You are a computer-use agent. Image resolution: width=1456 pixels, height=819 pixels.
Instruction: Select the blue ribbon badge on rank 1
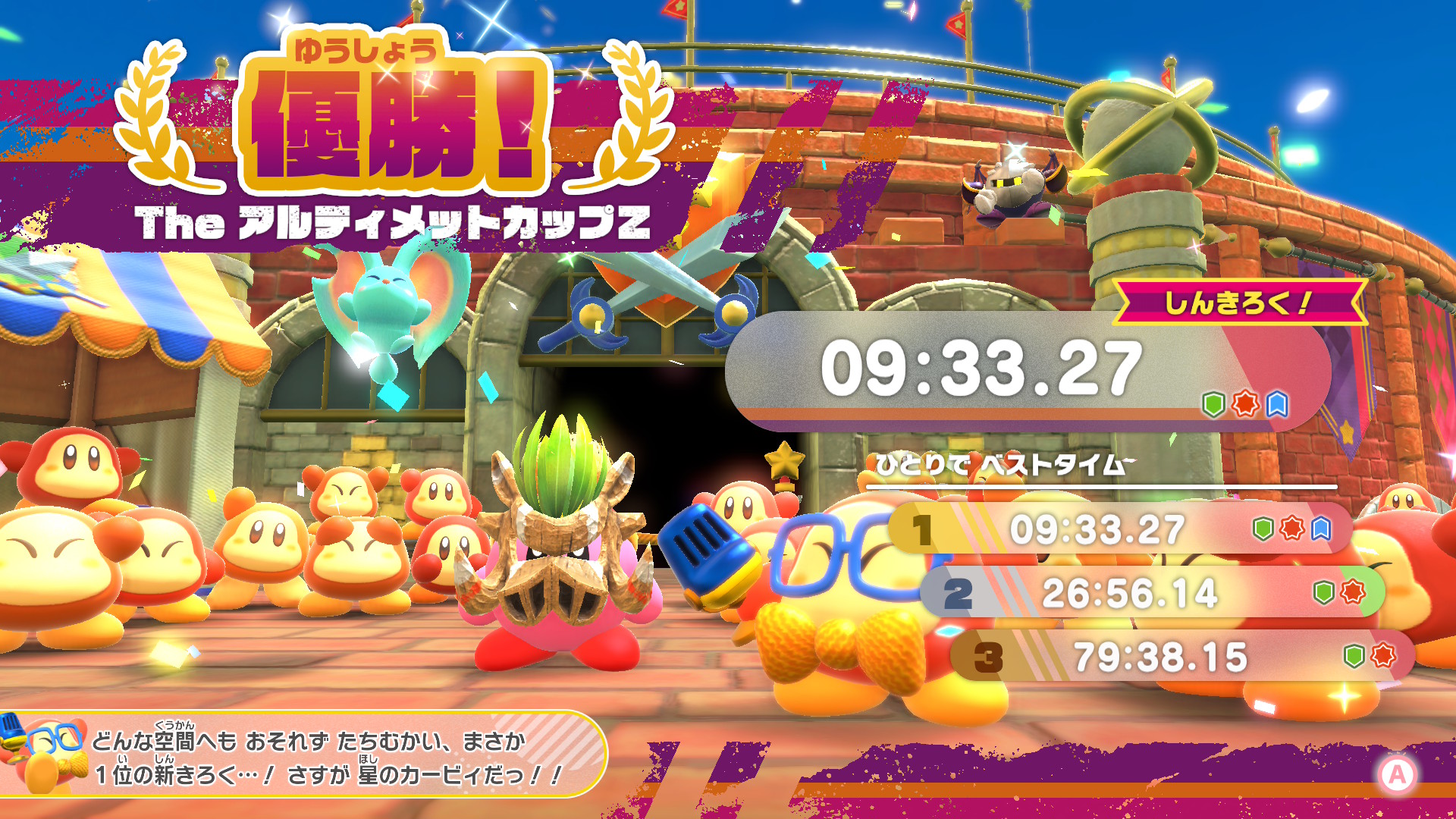point(1321,530)
